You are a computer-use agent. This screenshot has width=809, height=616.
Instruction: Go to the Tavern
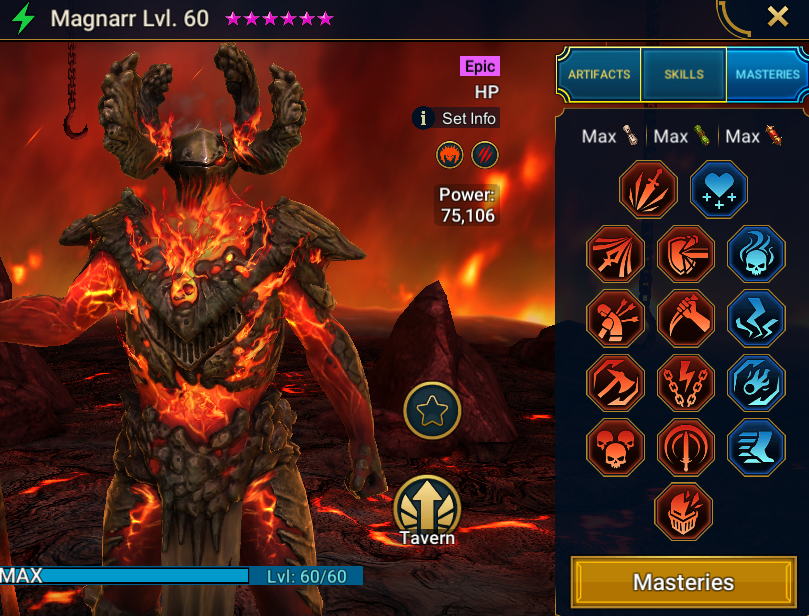[x=428, y=510]
